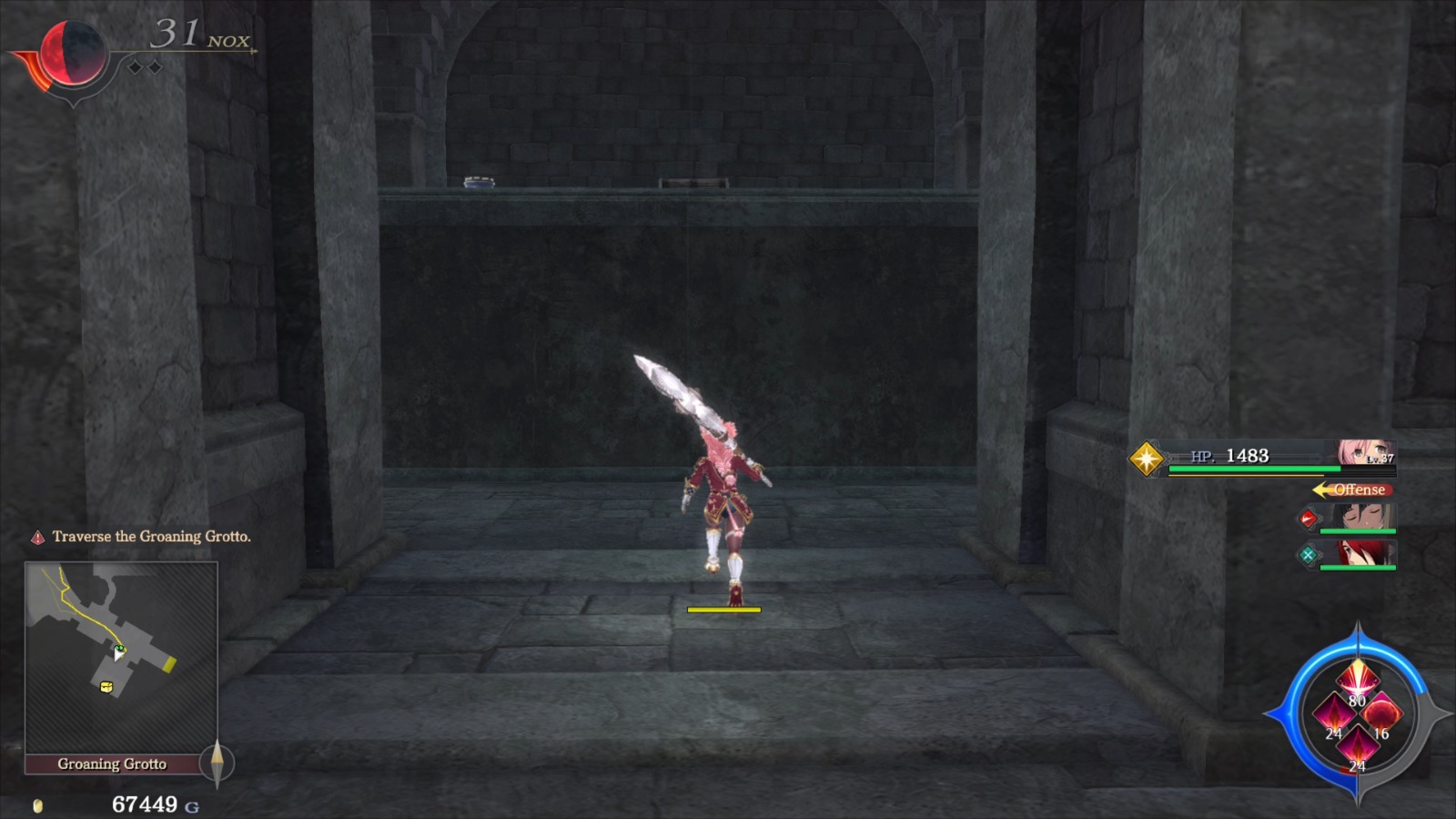Image resolution: width=1456 pixels, height=819 pixels.
Task: Click the teal cross servan icon
Action: [x=1309, y=554]
